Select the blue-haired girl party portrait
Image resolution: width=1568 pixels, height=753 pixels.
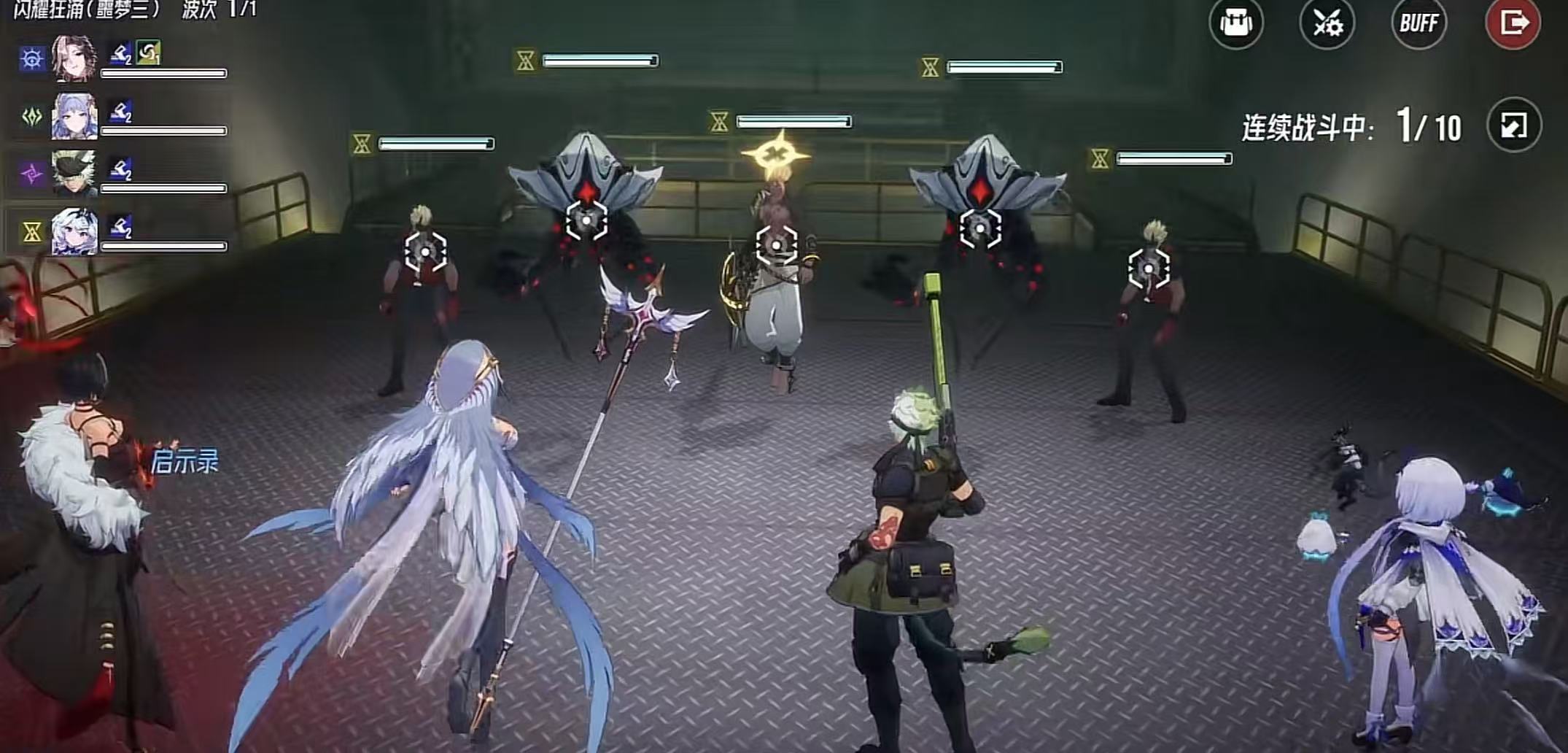coord(74,116)
